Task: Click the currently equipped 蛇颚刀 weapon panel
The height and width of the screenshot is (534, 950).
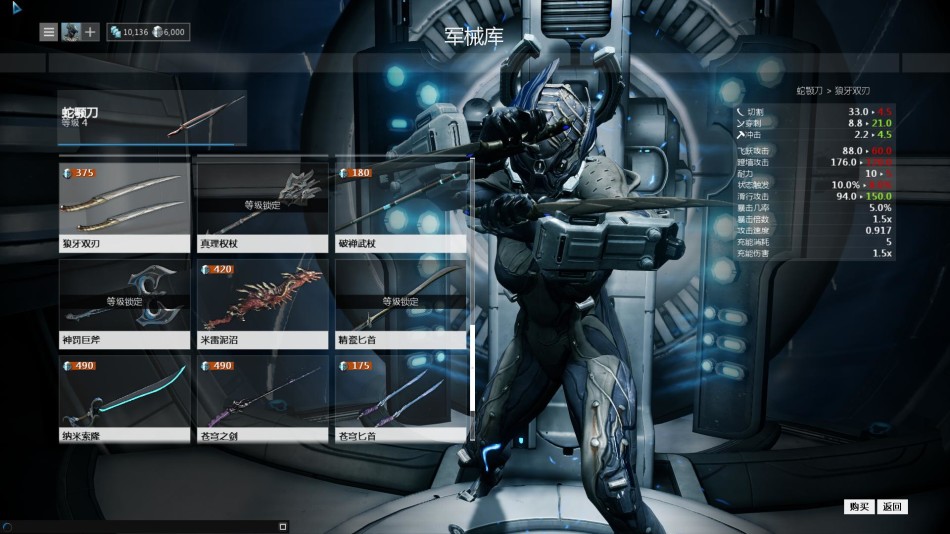Action: coord(152,117)
